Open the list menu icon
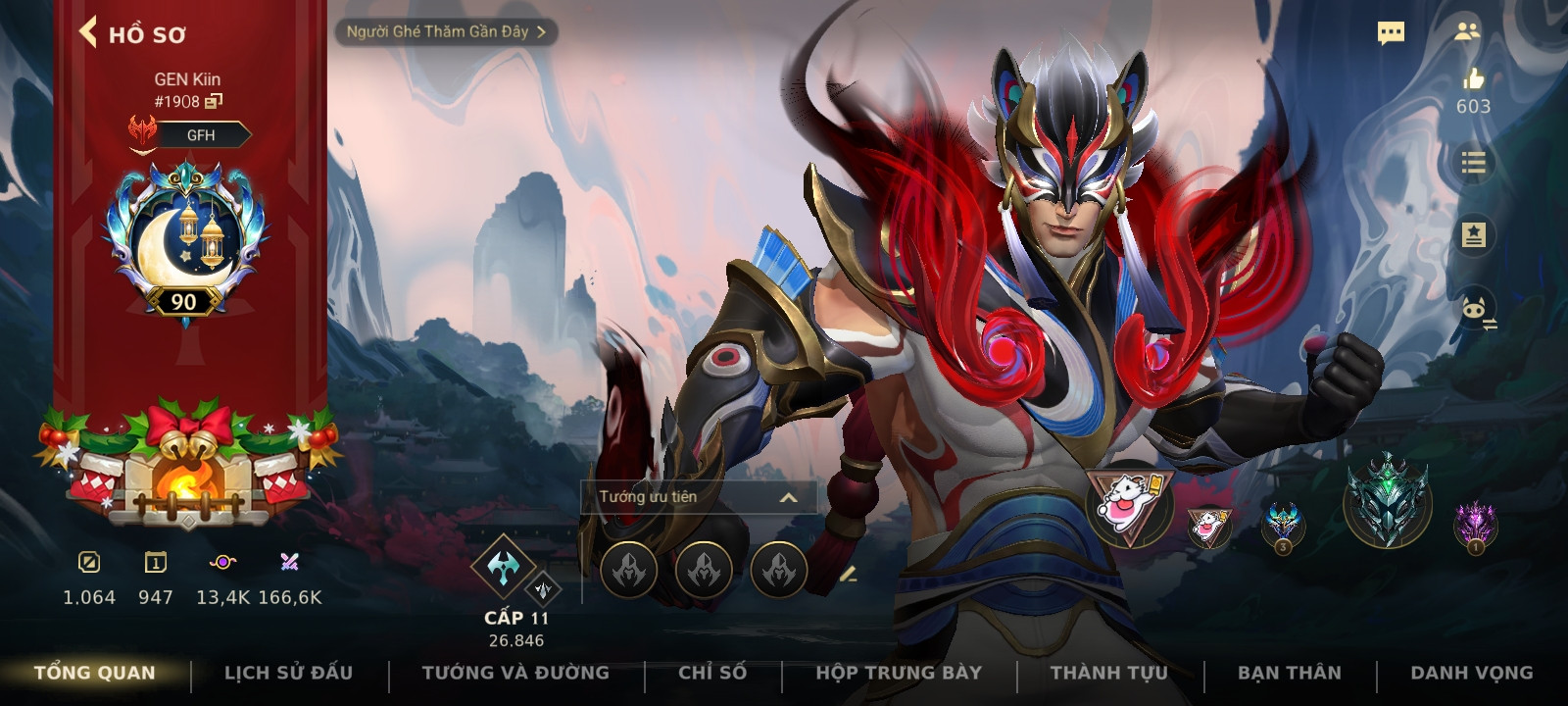Screen dimensions: 1568x706 coord(1473,163)
